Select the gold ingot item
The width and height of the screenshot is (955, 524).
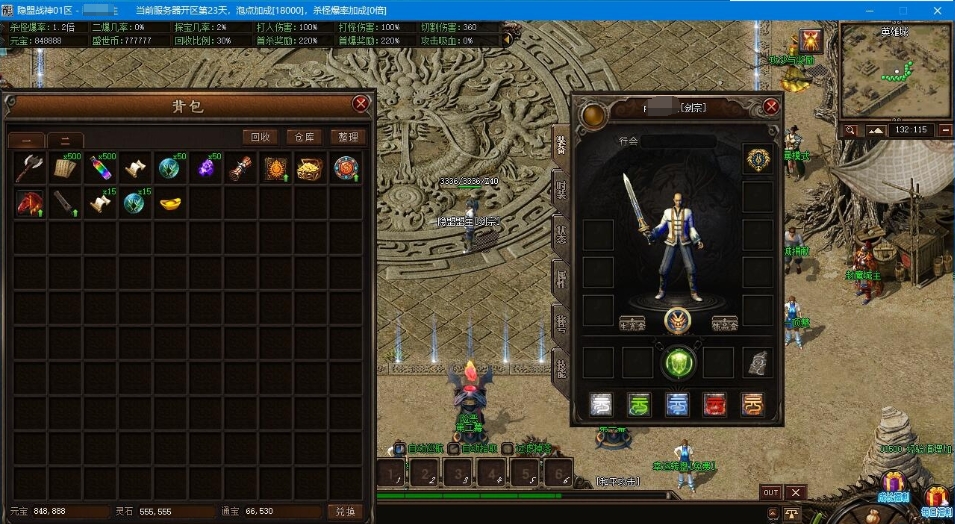tap(170, 203)
